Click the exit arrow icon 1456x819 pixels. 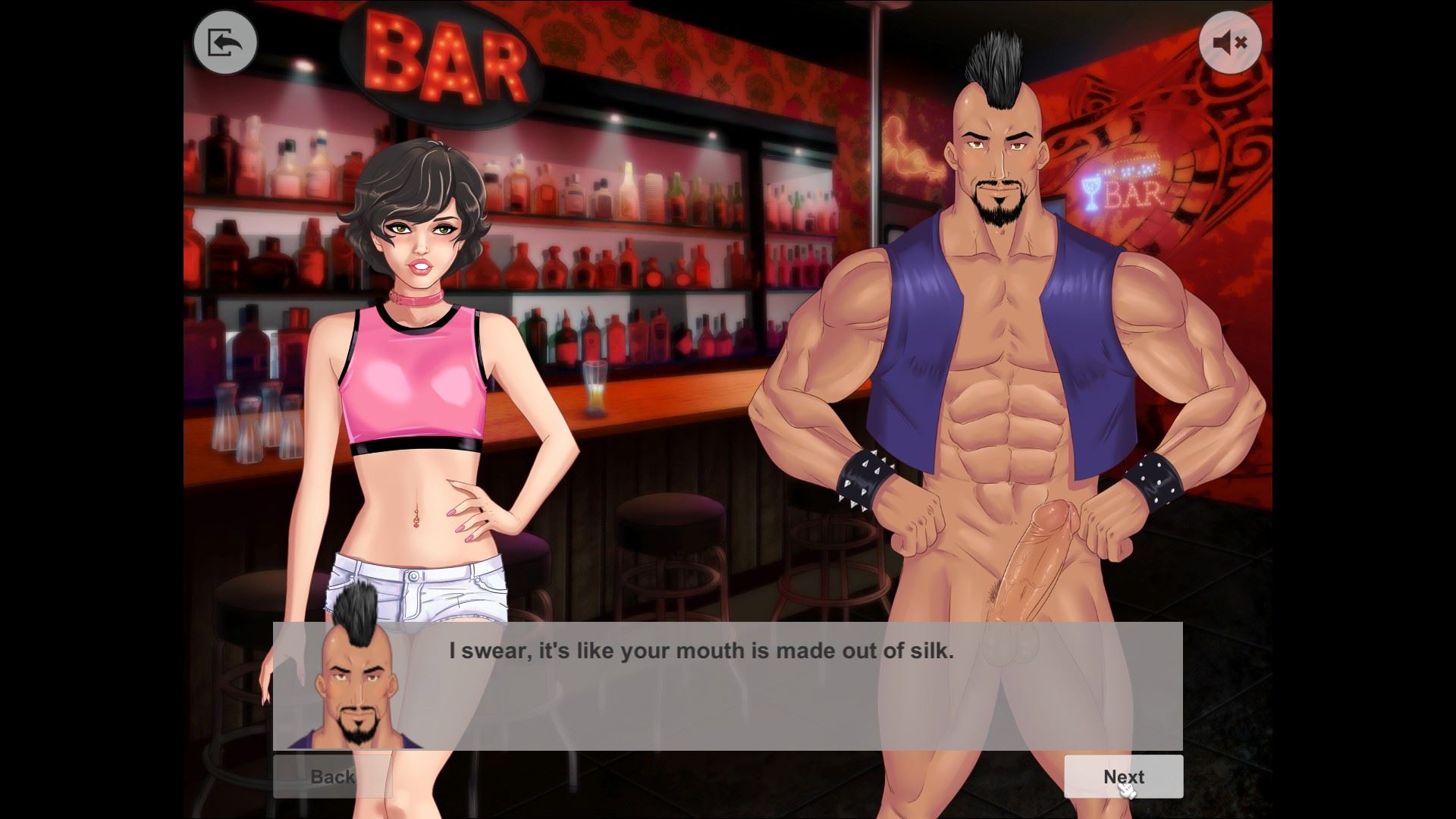click(x=225, y=42)
